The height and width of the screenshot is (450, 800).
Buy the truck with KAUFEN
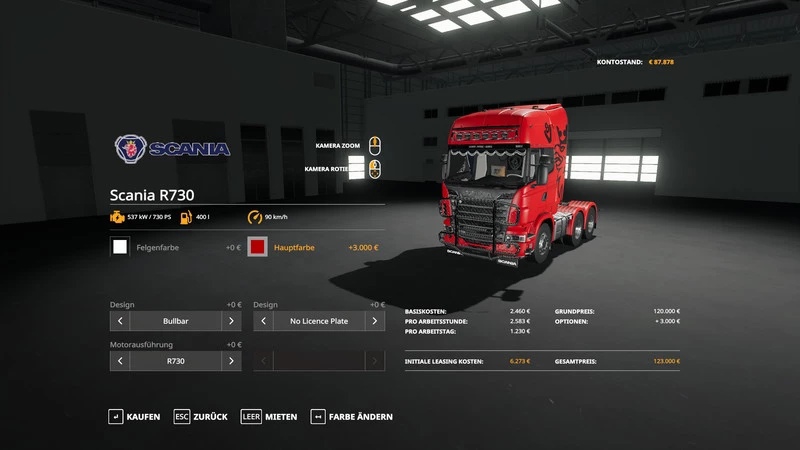[x=135, y=416]
